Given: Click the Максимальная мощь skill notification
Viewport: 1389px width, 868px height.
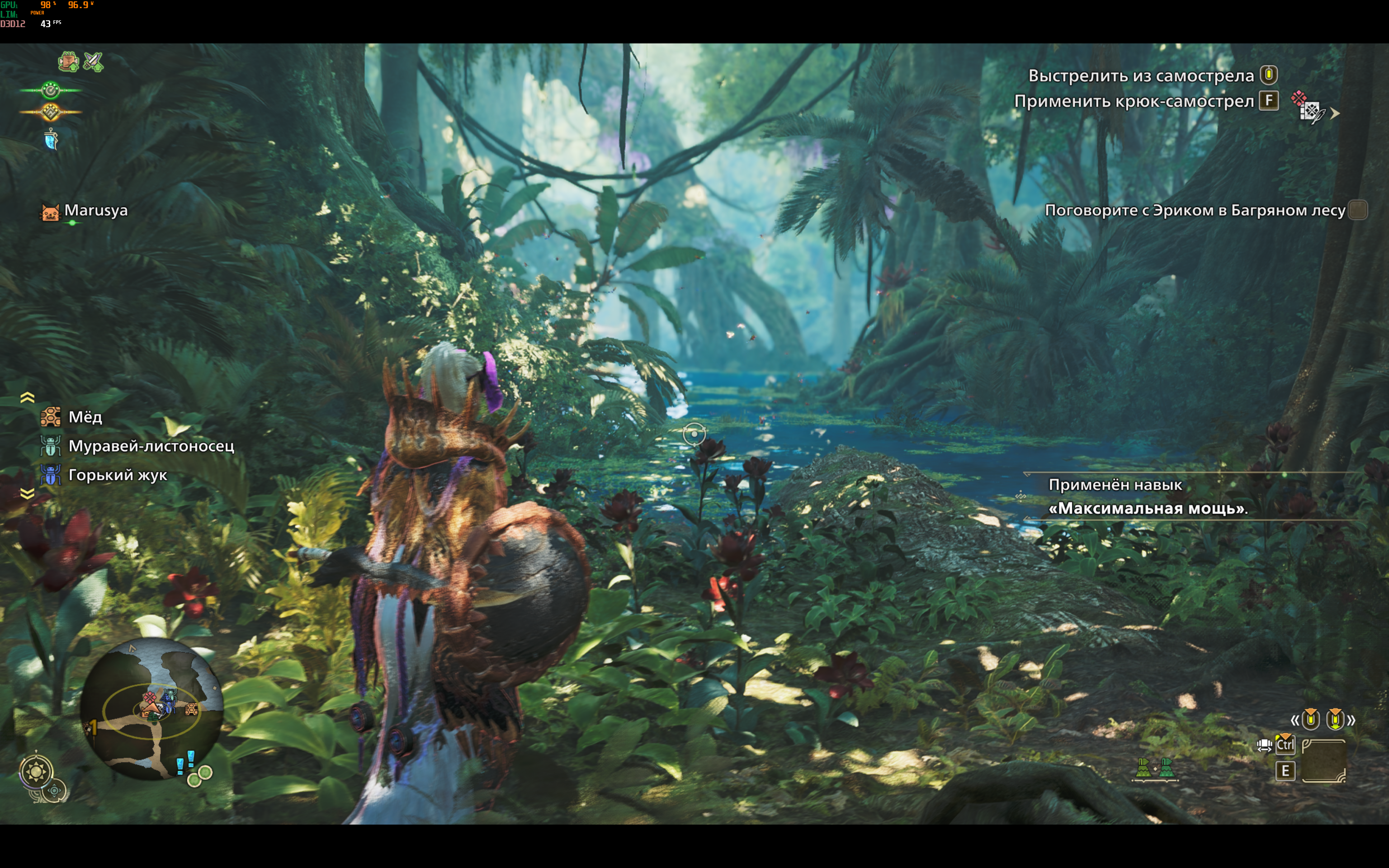Looking at the screenshot, I should [1148, 497].
